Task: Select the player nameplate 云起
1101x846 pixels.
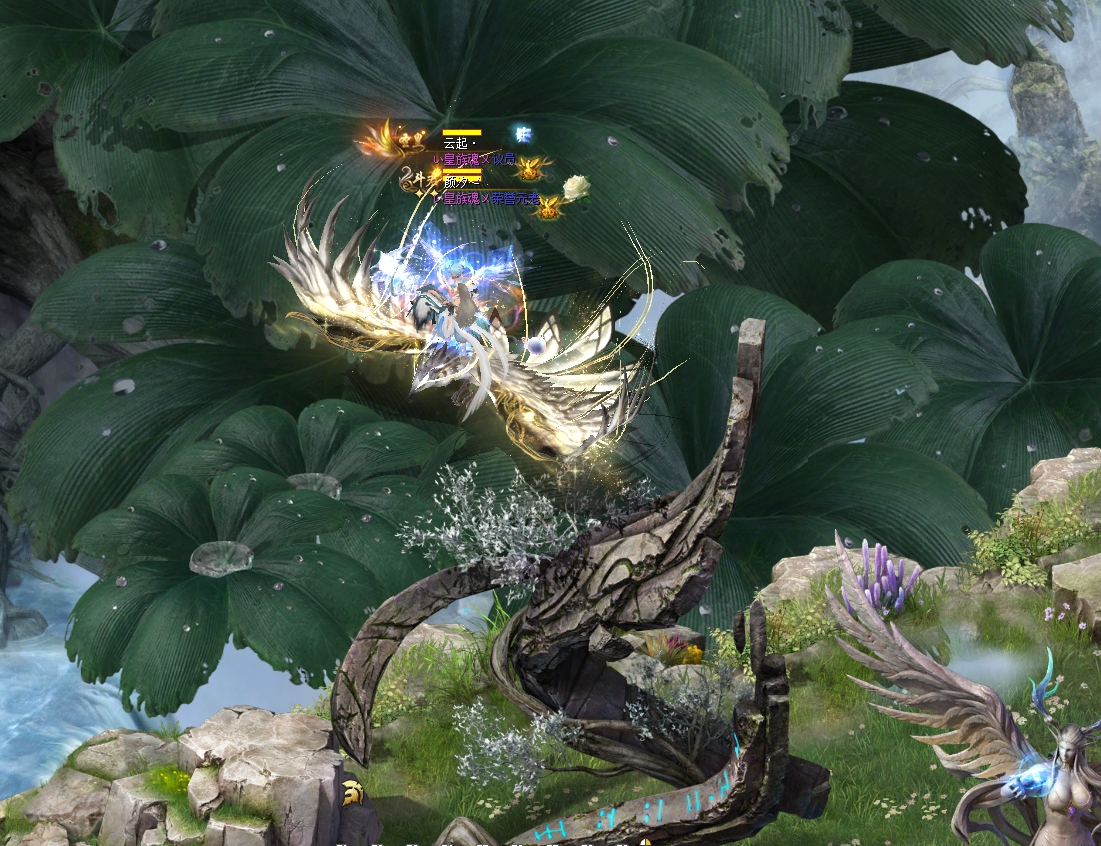Action: coord(456,144)
